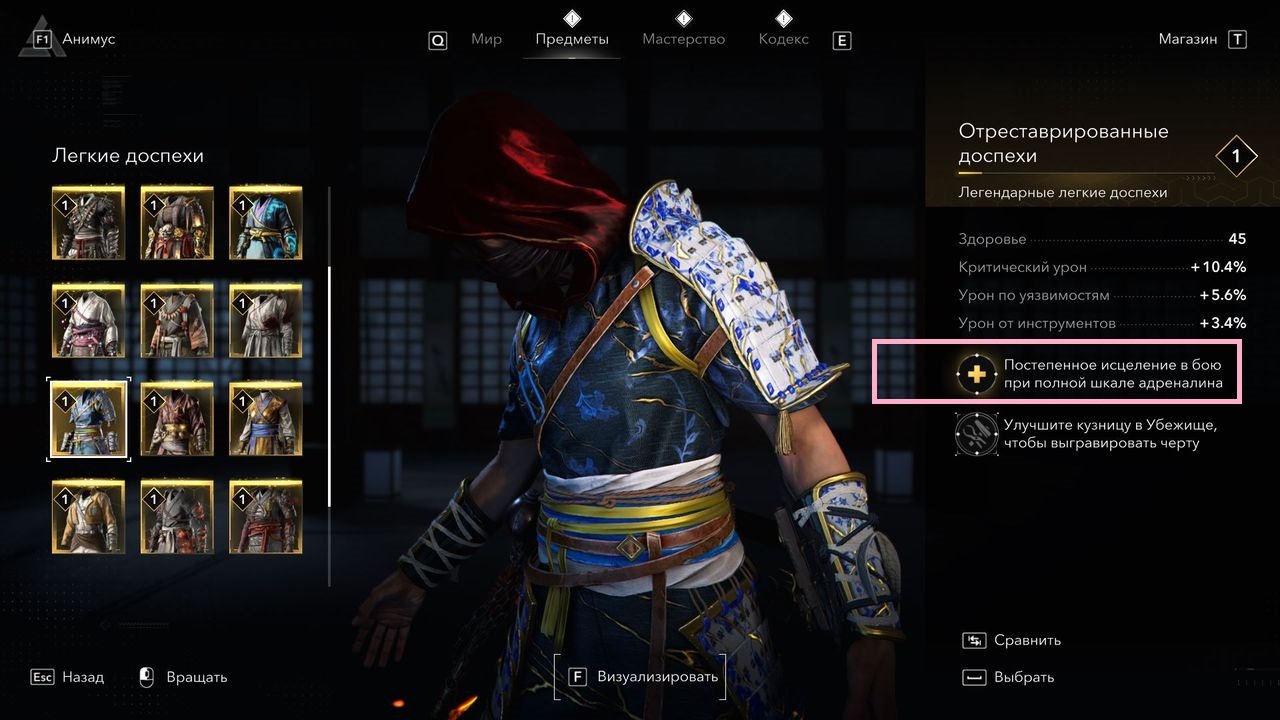Image resolution: width=1280 pixels, height=720 pixels.
Task: Confirm with the Выбрать button
Action: click(1010, 678)
